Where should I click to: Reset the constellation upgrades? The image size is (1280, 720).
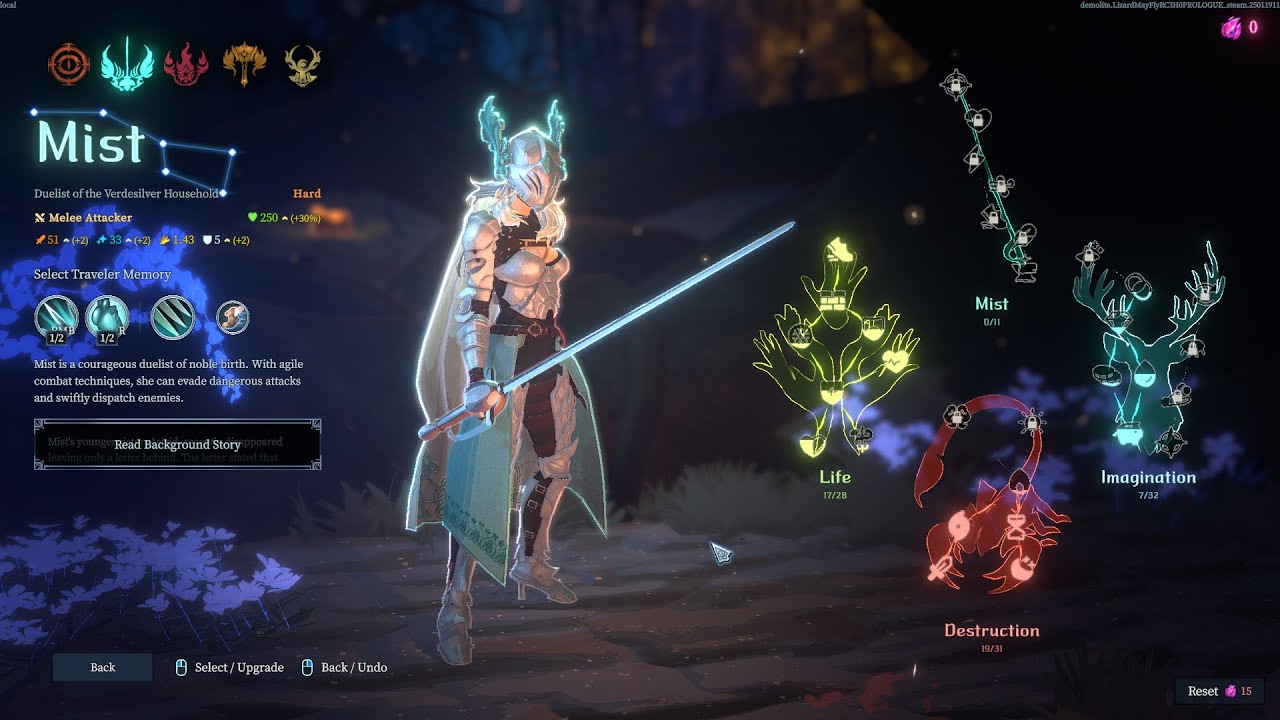(x=1219, y=691)
